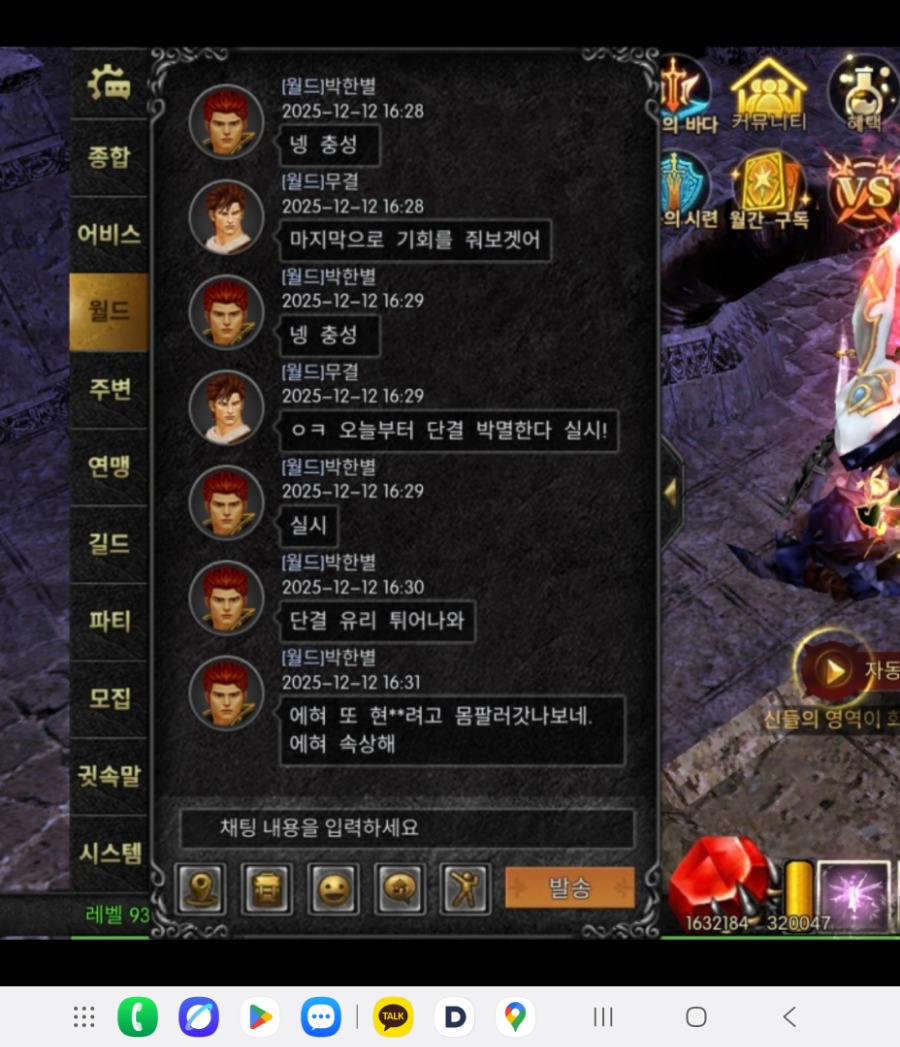The image size is (900, 1047).
Task: Open the 길드 chat channel
Action: (109, 543)
